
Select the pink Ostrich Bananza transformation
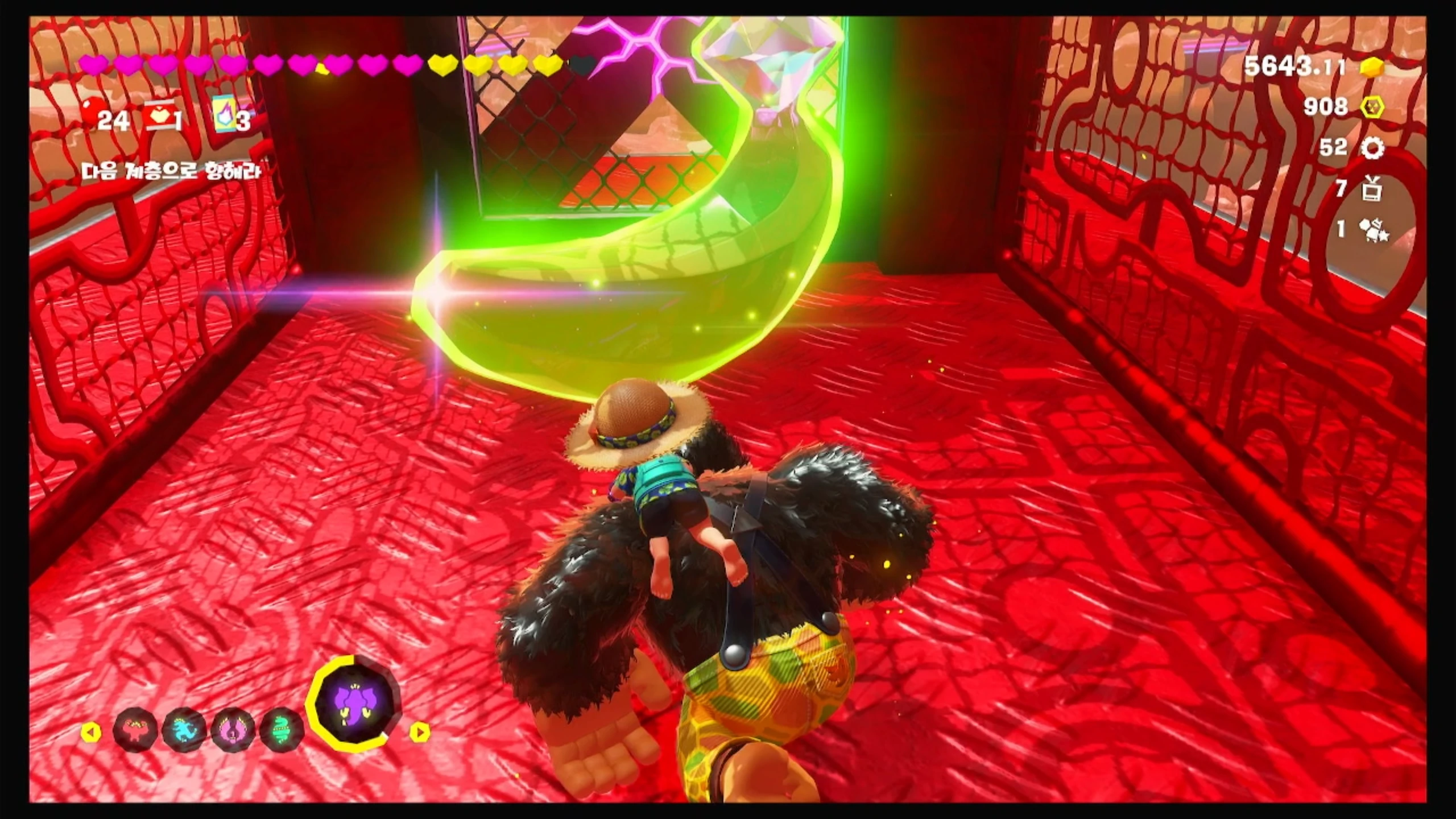coord(233,730)
